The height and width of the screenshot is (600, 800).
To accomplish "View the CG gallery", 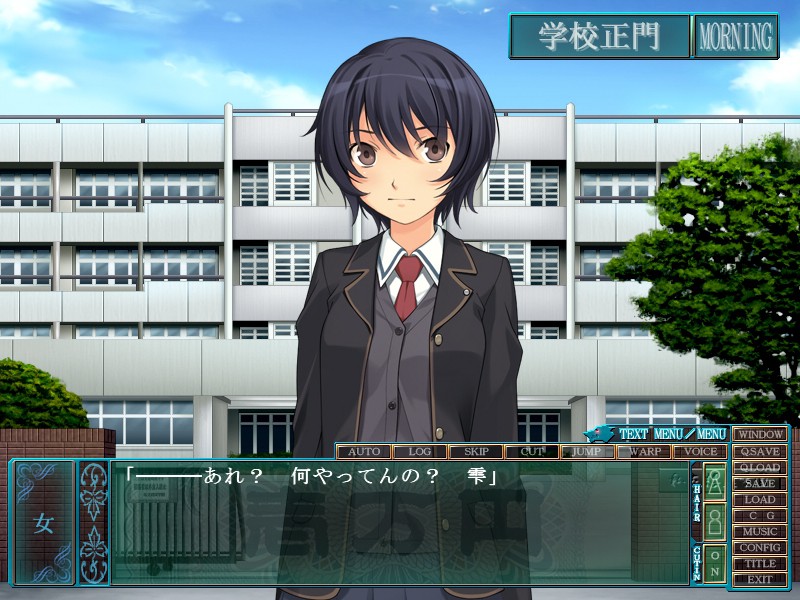I will [x=760, y=515].
